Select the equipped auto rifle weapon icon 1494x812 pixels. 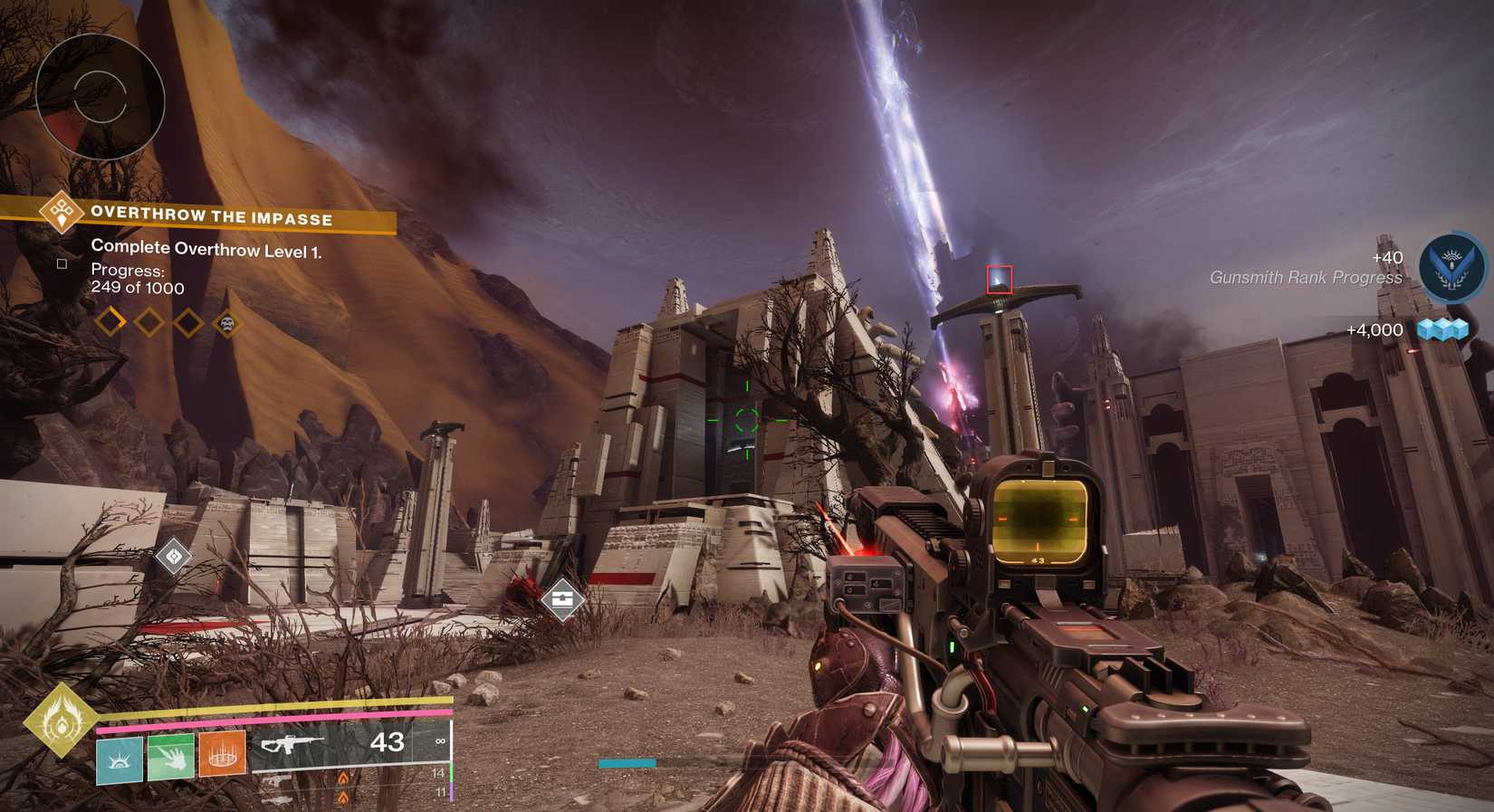pos(294,744)
